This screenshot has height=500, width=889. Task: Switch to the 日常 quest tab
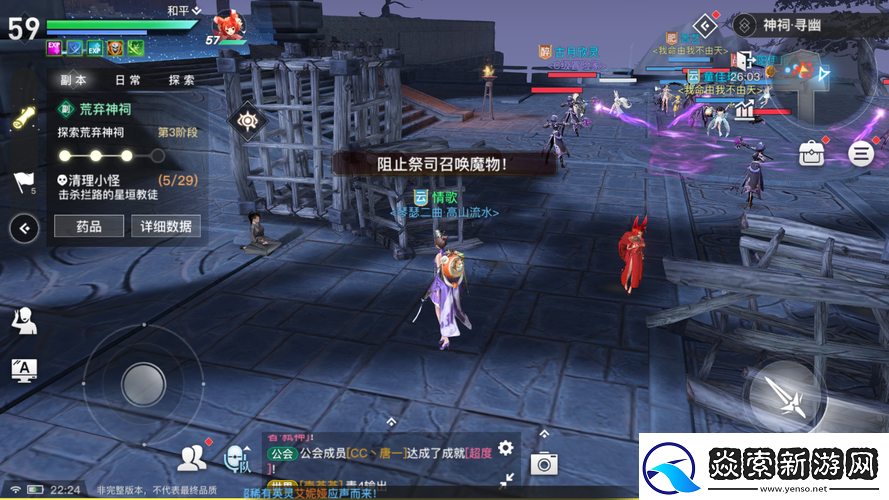tap(128, 80)
